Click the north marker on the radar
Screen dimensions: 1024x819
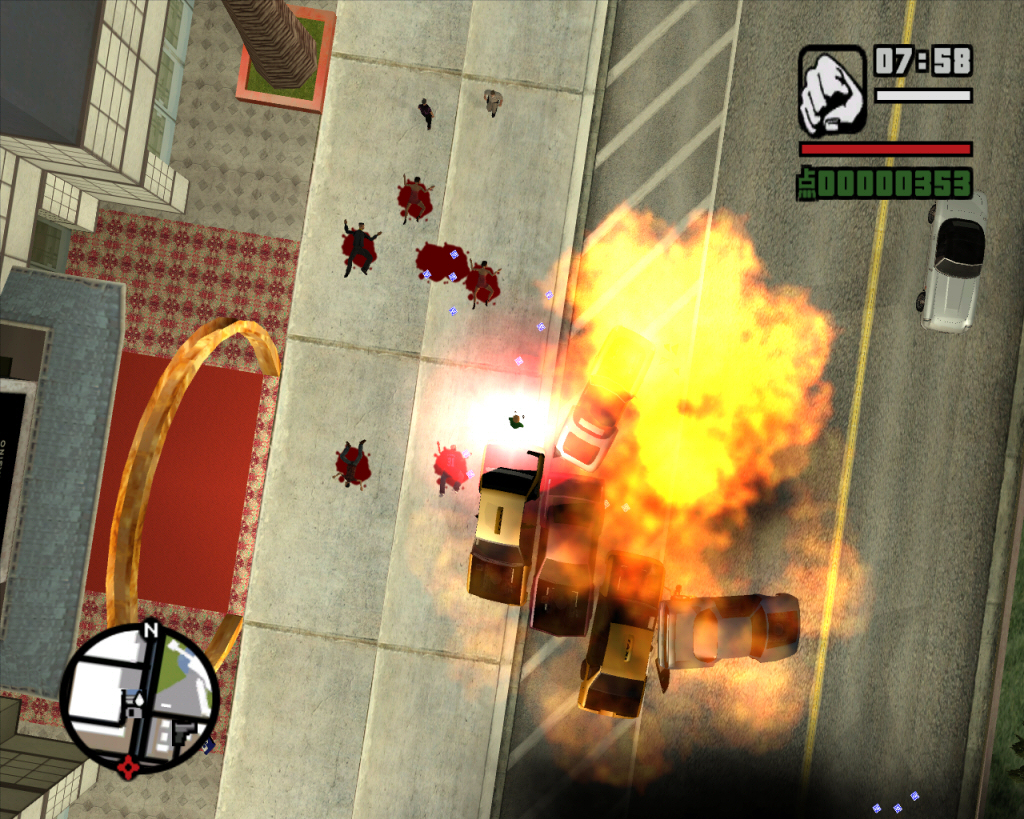150,631
